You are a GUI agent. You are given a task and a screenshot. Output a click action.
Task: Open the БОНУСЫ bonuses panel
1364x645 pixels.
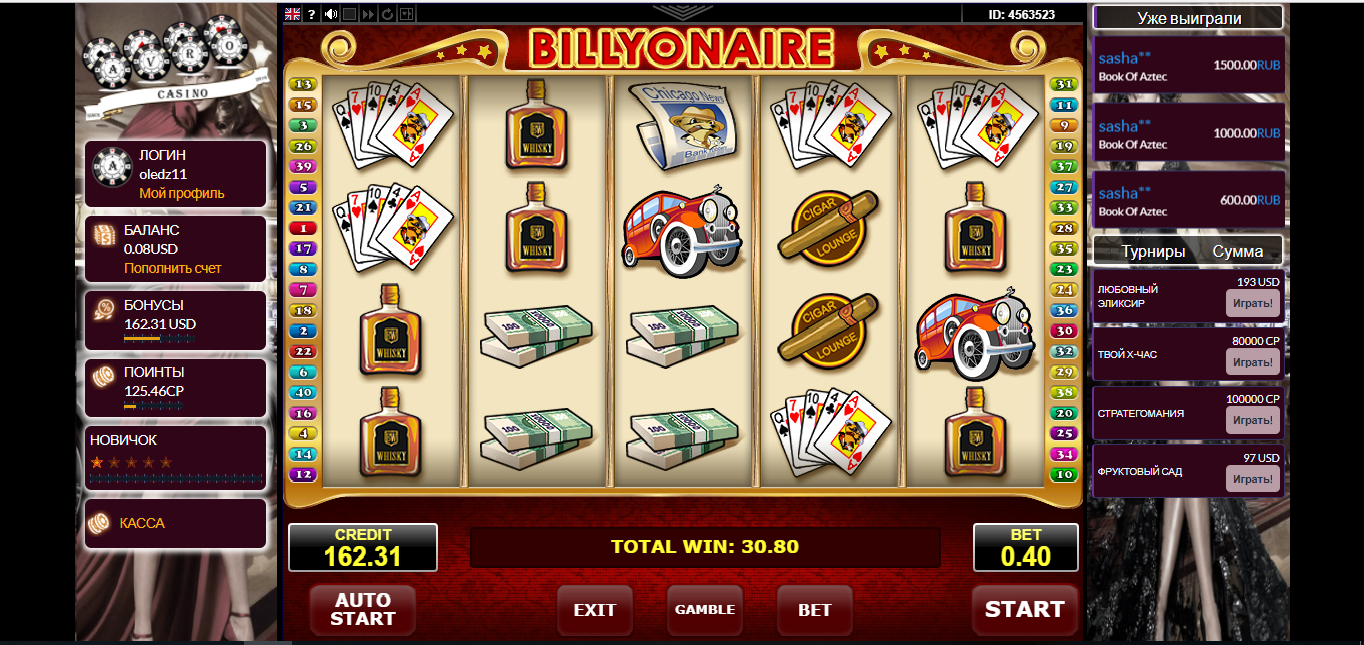(175, 321)
